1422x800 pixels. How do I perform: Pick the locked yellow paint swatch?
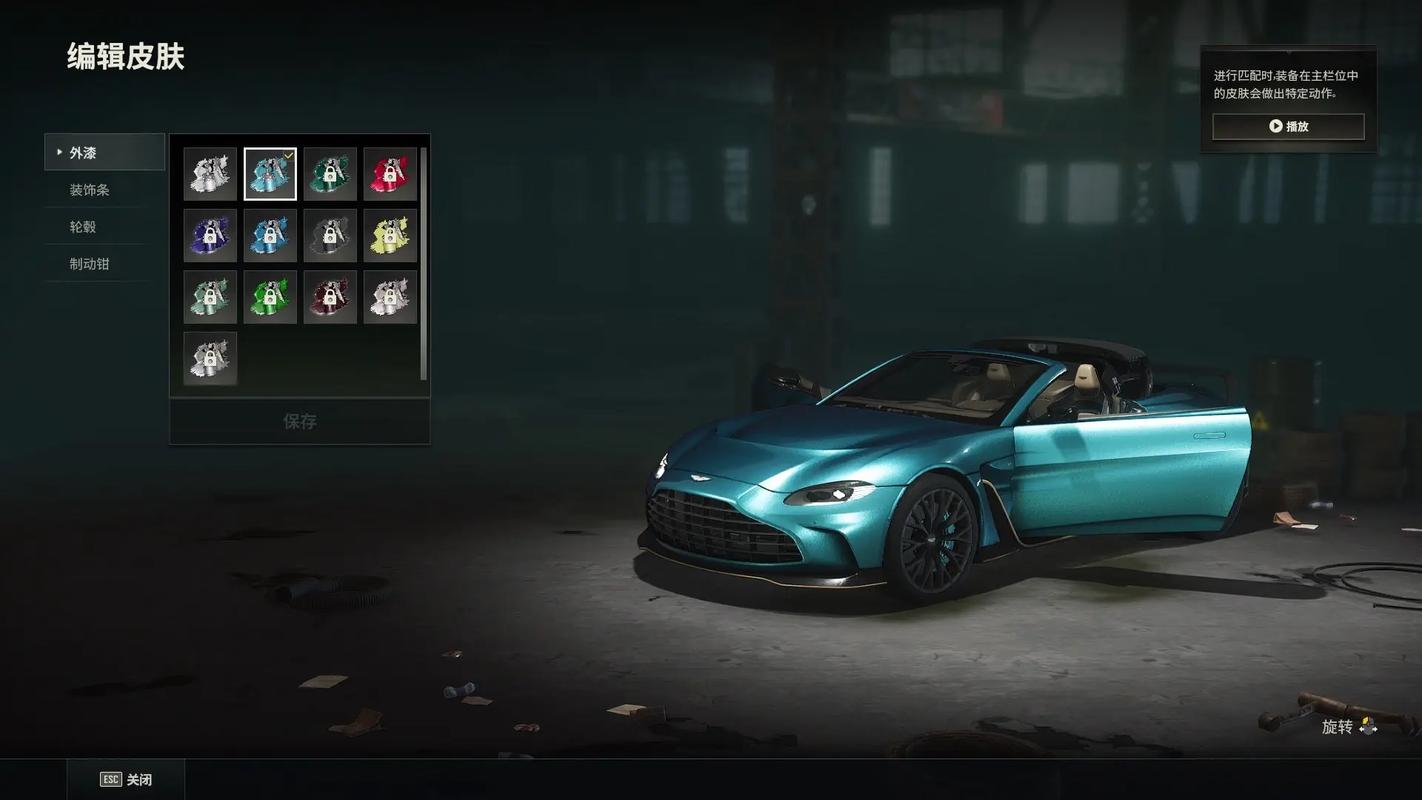pyautogui.click(x=390, y=235)
